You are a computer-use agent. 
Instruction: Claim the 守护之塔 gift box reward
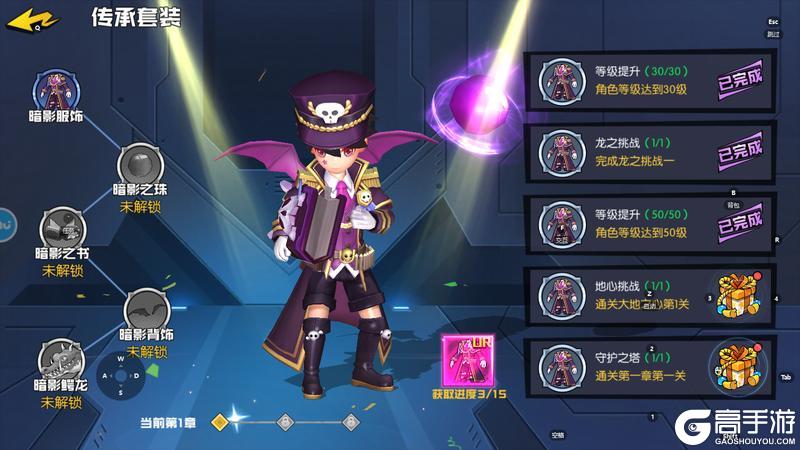pos(735,367)
